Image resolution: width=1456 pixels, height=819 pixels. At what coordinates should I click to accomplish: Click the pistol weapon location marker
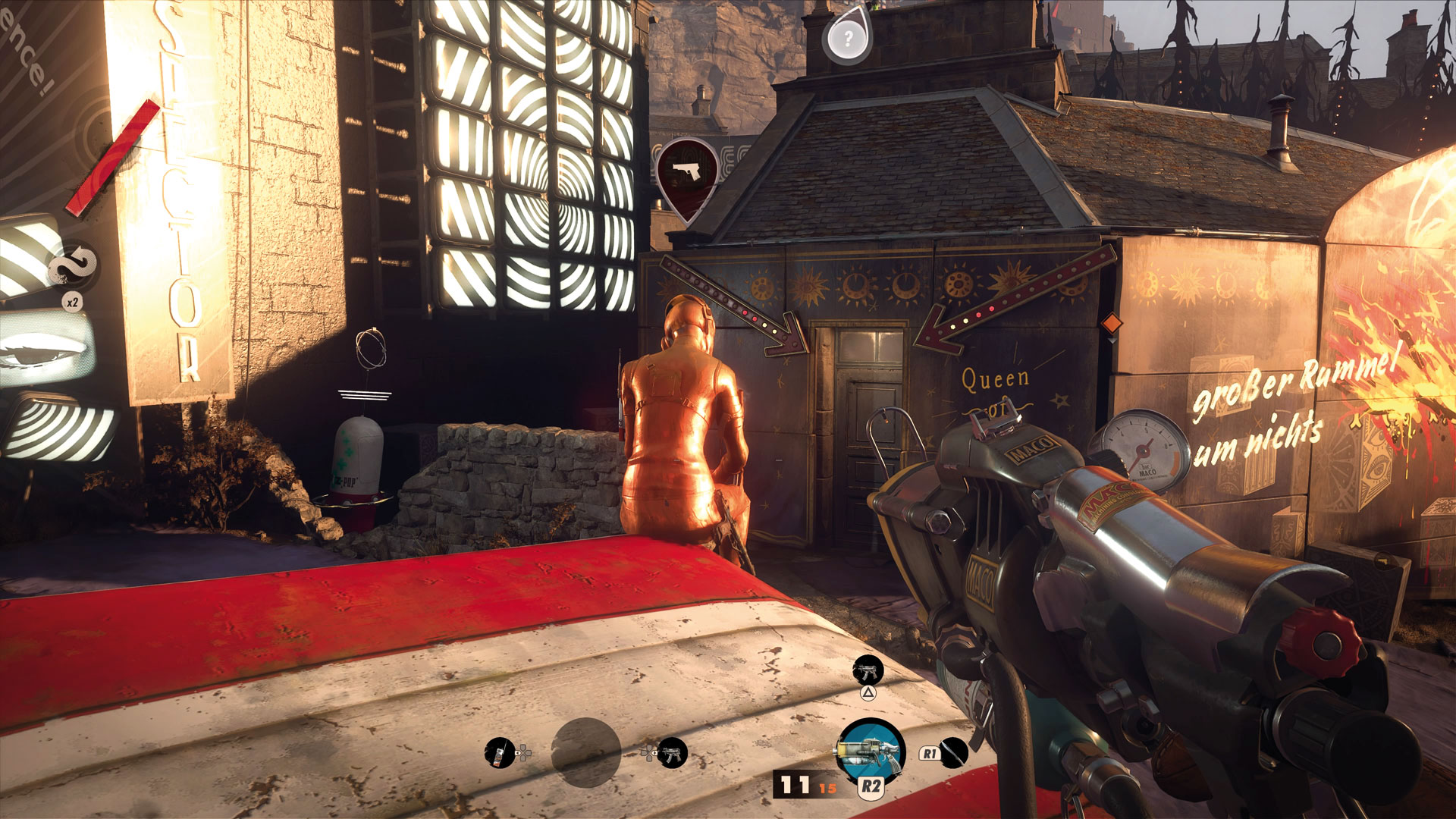(688, 174)
